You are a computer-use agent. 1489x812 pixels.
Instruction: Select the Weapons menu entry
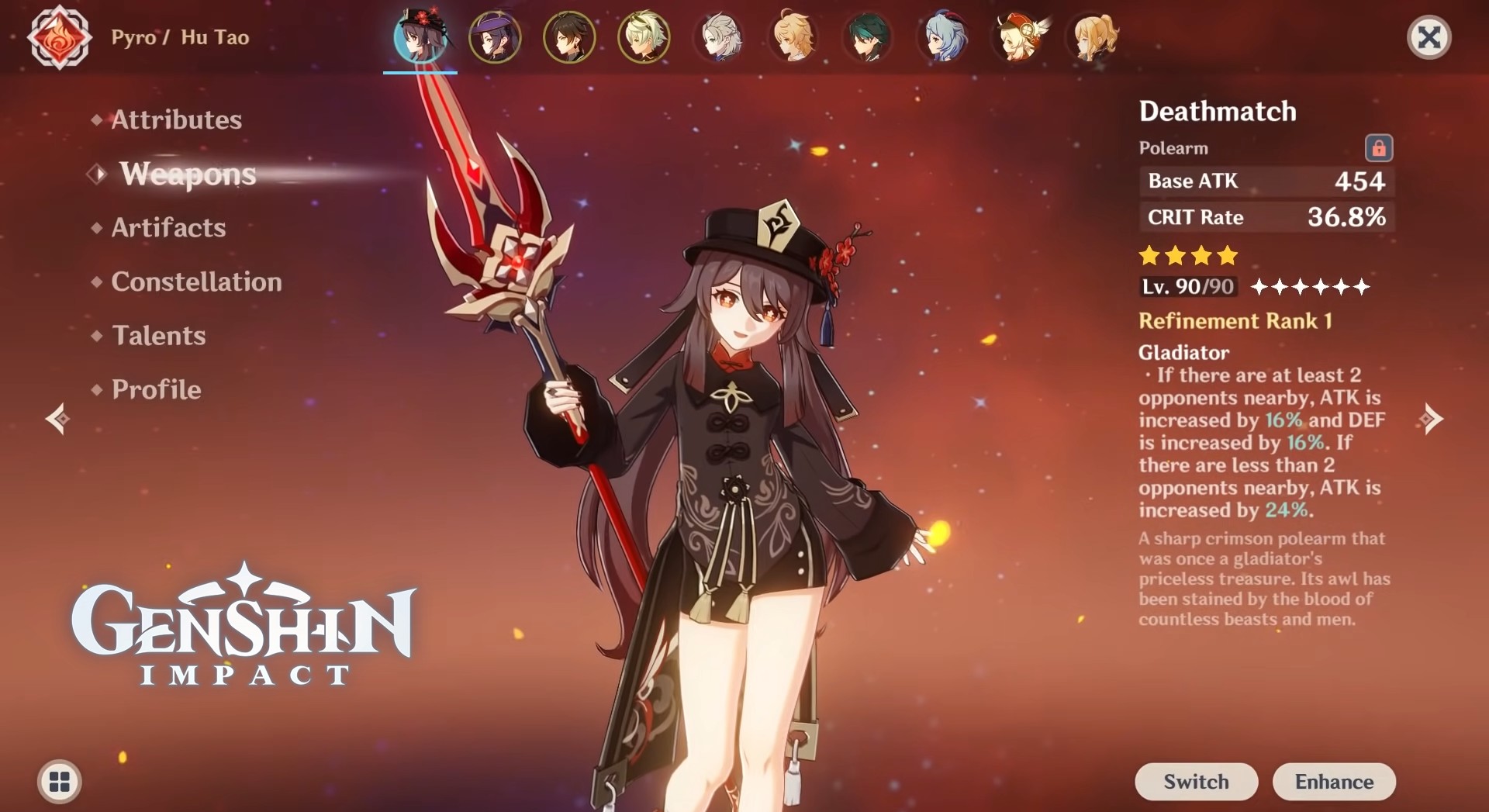pyautogui.click(x=188, y=174)
